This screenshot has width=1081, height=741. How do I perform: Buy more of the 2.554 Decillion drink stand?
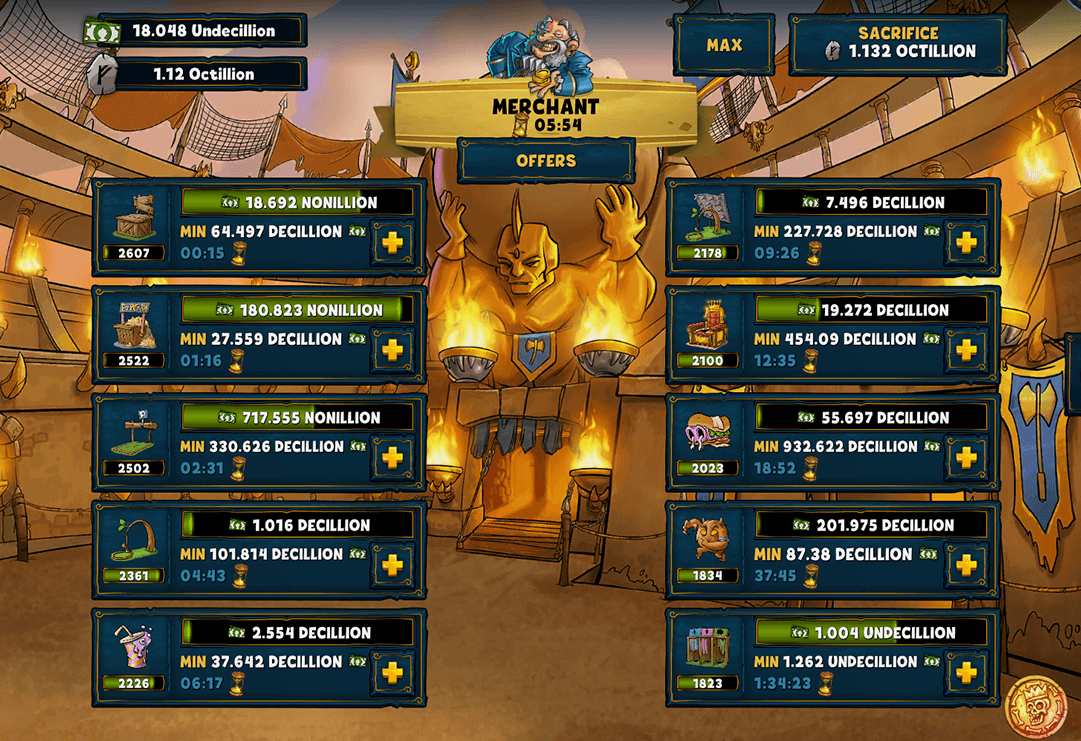click(x=392, y=673)
